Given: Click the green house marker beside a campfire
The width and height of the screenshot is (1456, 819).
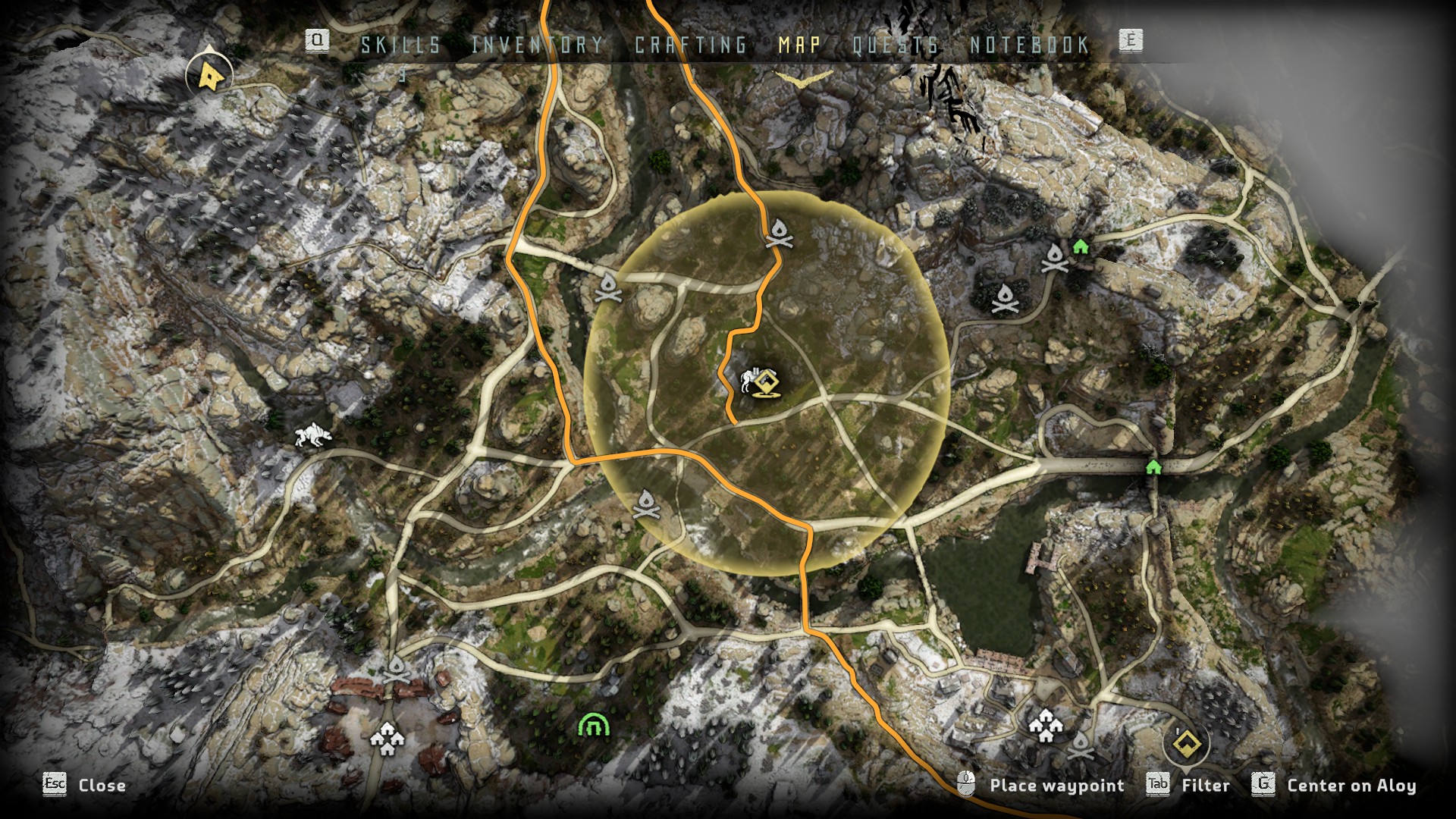Looking at the screenshot, I should pyautogui.click(x=1081, y=246).
